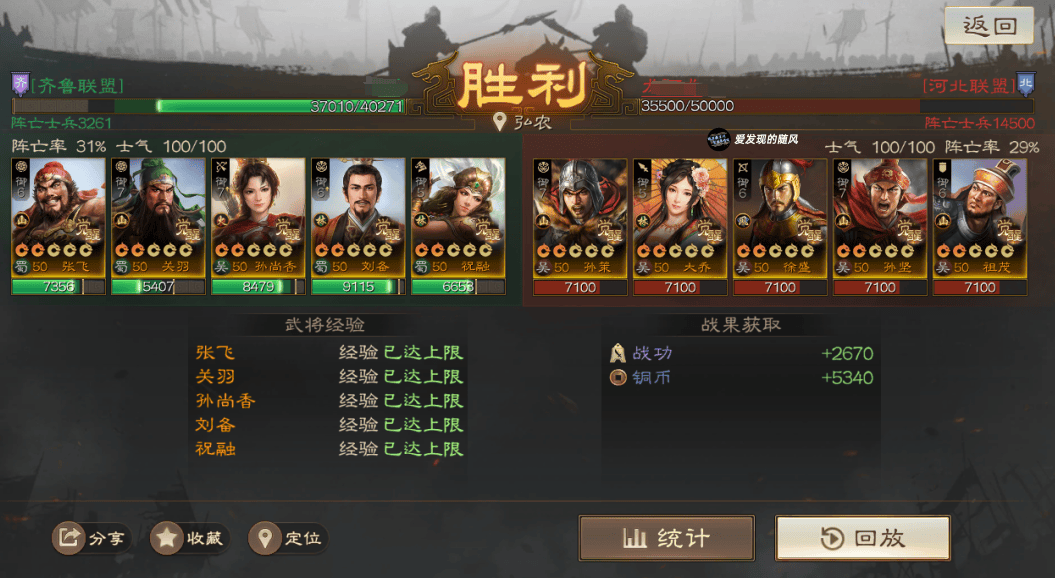Select the 张飞 general card
The image size is (1055, 578).
58,218
